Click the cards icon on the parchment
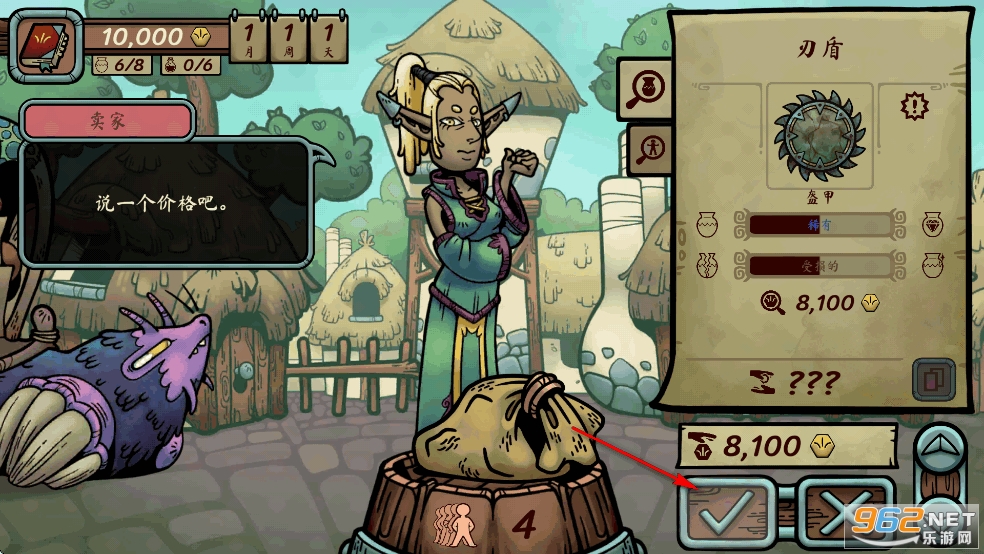The height and width of the screenshot is (554, 984). 930,379
